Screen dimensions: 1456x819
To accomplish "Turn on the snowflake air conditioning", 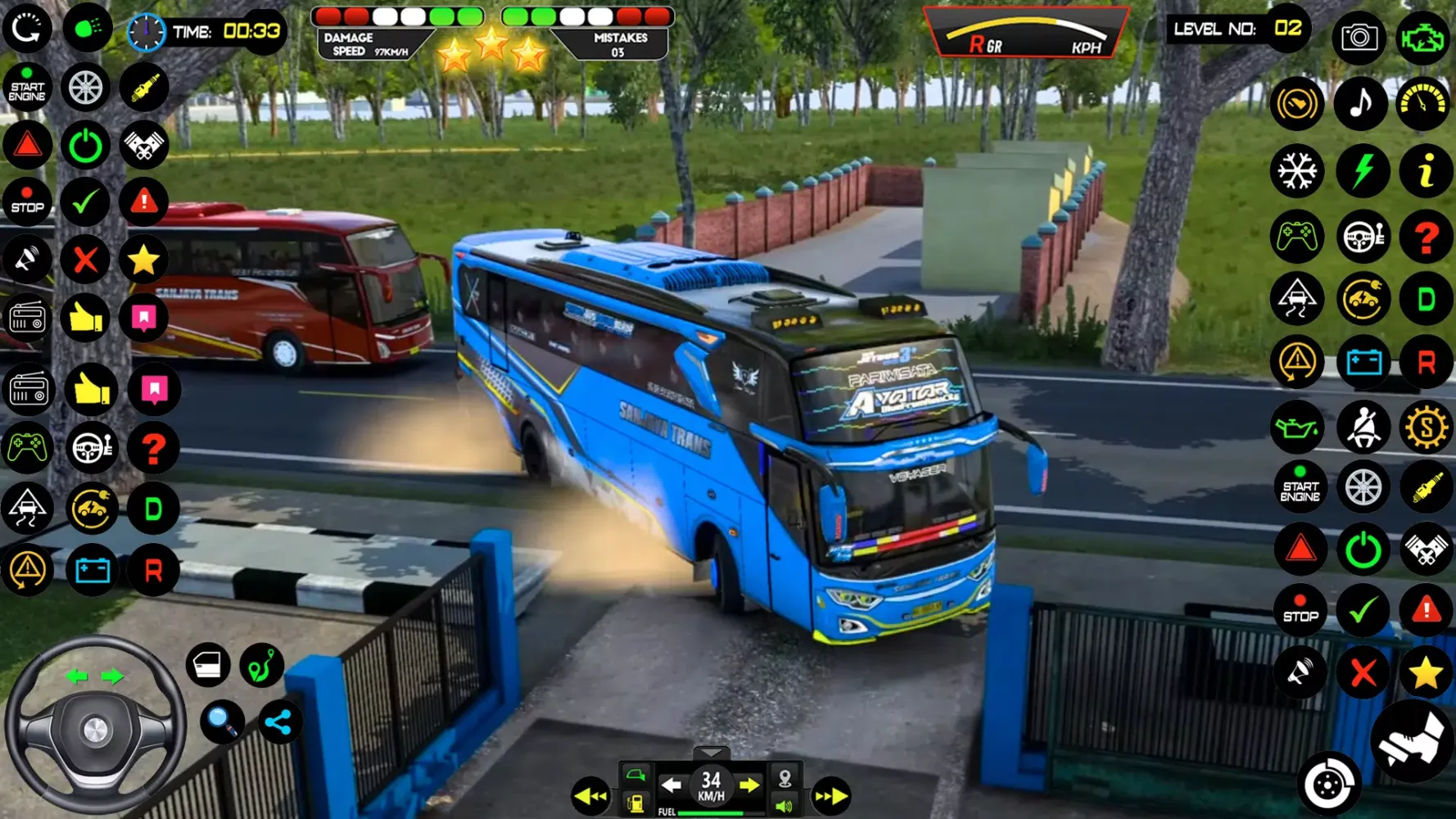I will point(1297,172).
